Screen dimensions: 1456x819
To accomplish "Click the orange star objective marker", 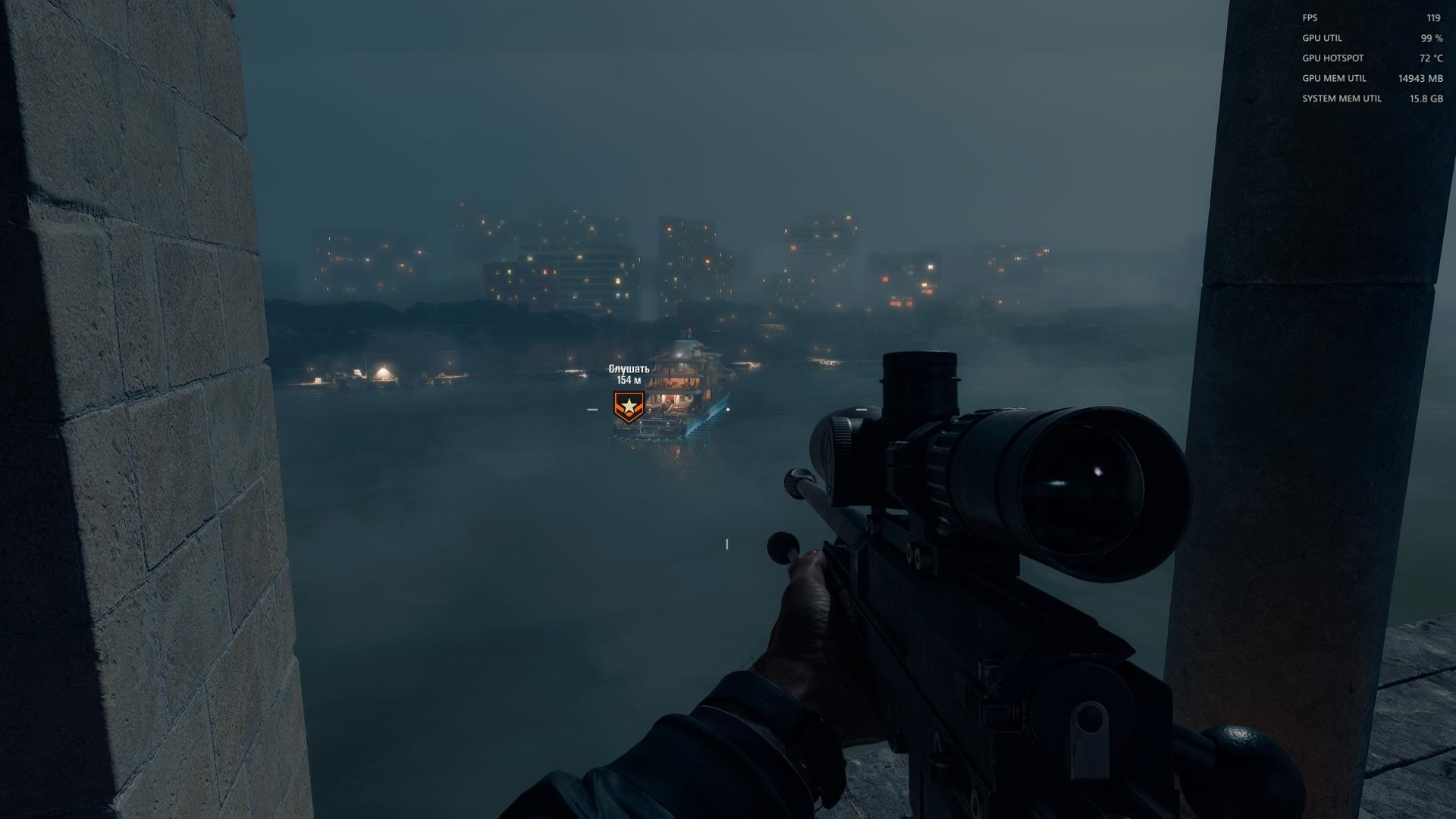I will click(x=628, y=407).
